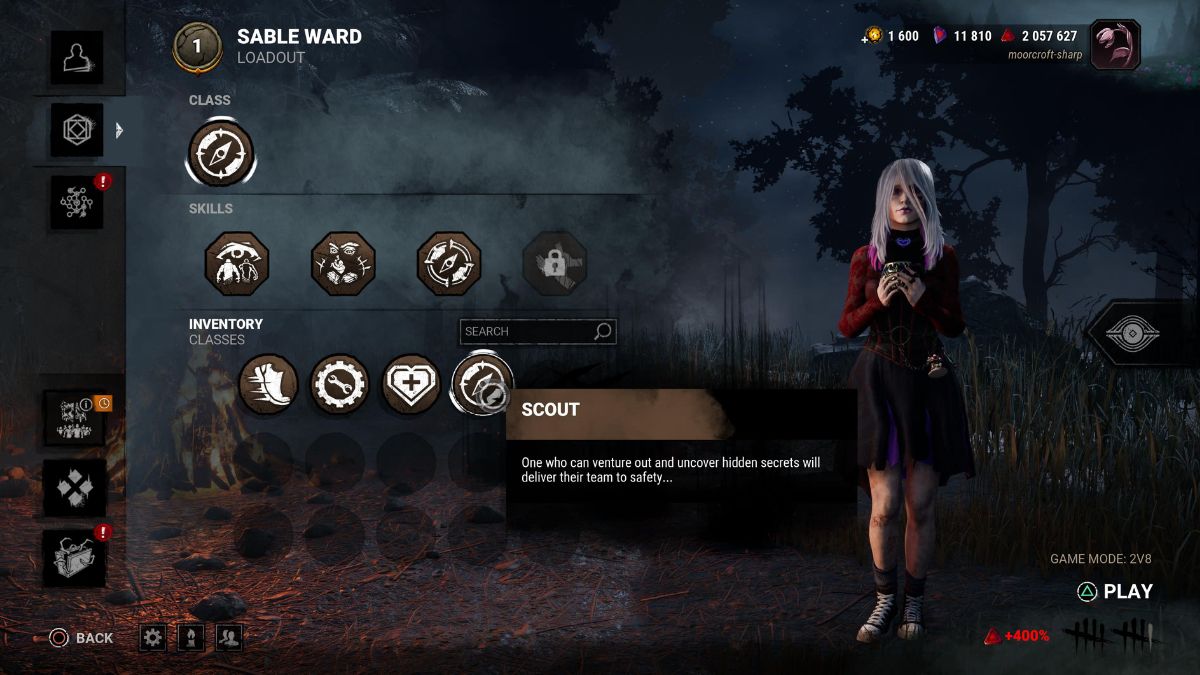Viewport: 1200px width, 675px height.
Task: Choose the winged boot class
Action: click(x=268, y=384)
